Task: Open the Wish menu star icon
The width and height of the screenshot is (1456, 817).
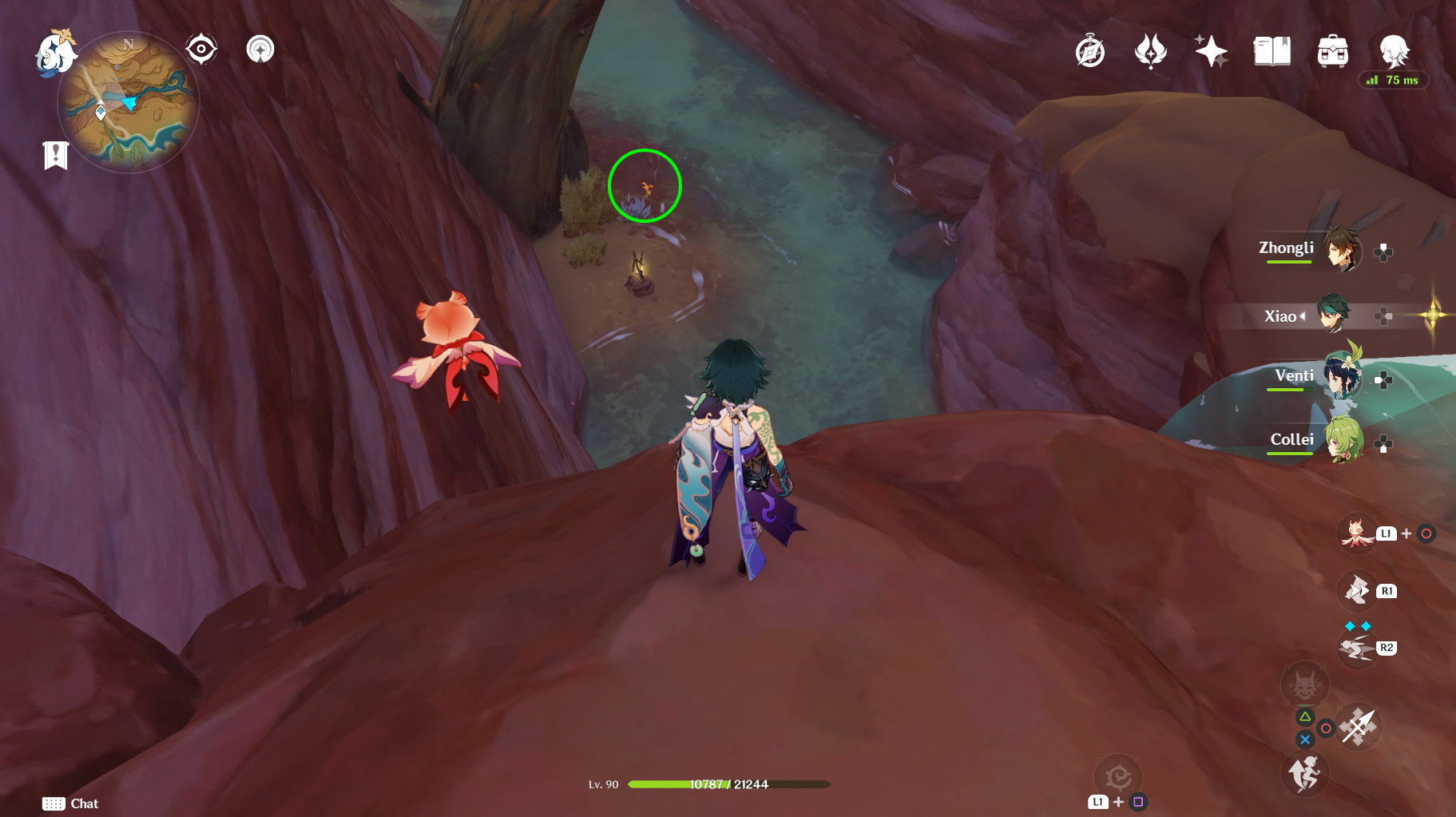Action: point(1212,51)
